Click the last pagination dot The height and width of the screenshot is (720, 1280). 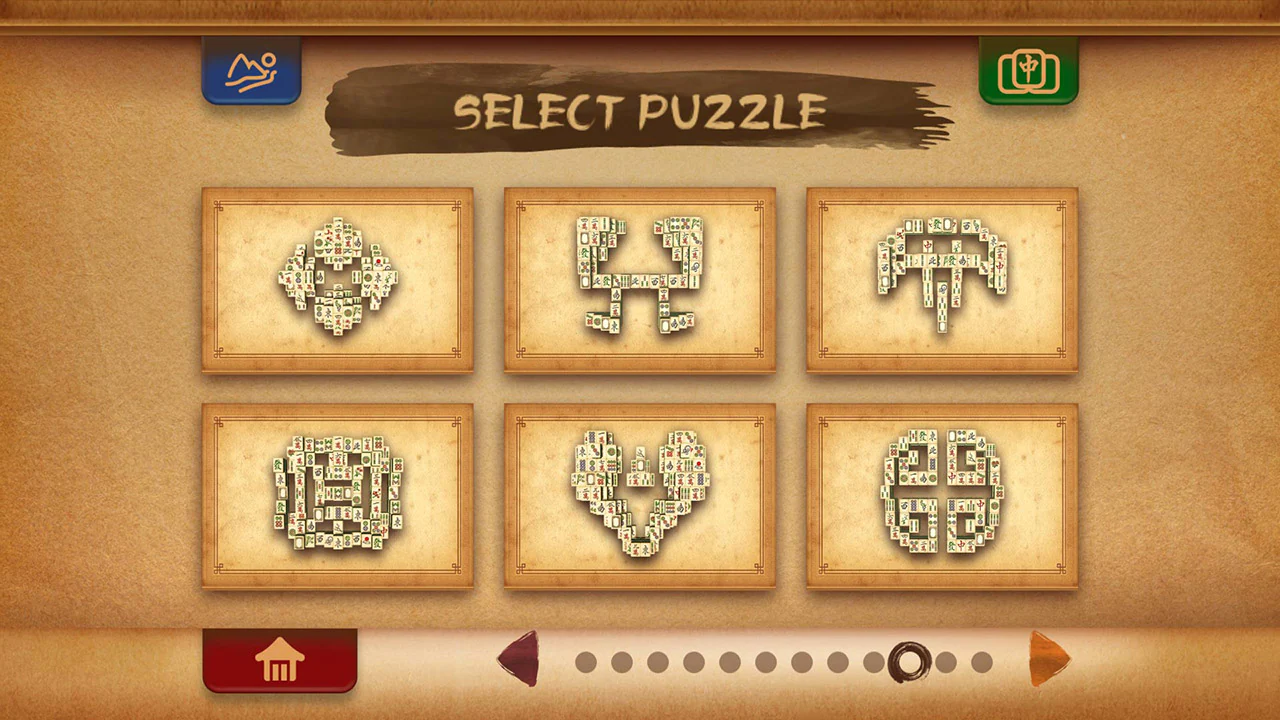(x=981, y=662)
